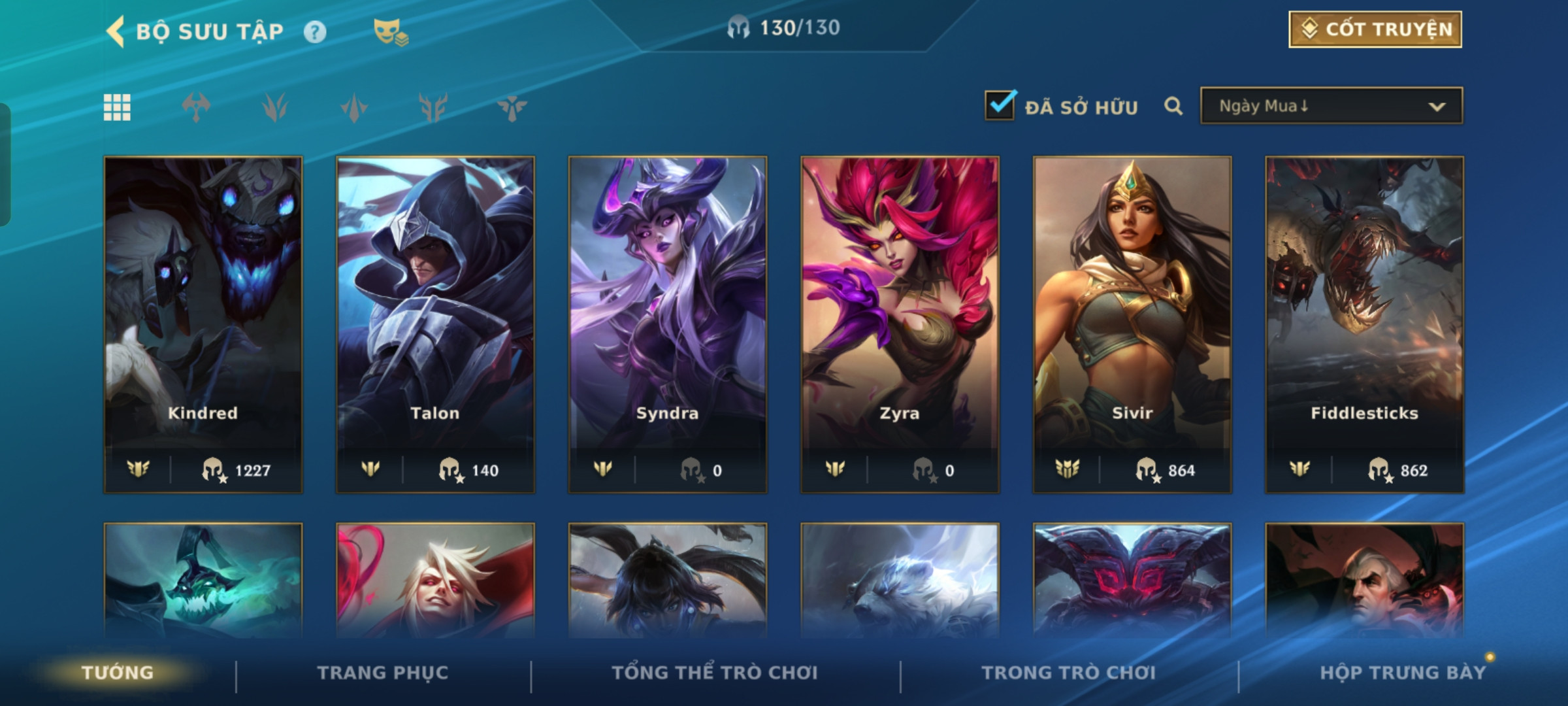
Task: Open the mask and coins icon
Action: (x=390, y=32)
